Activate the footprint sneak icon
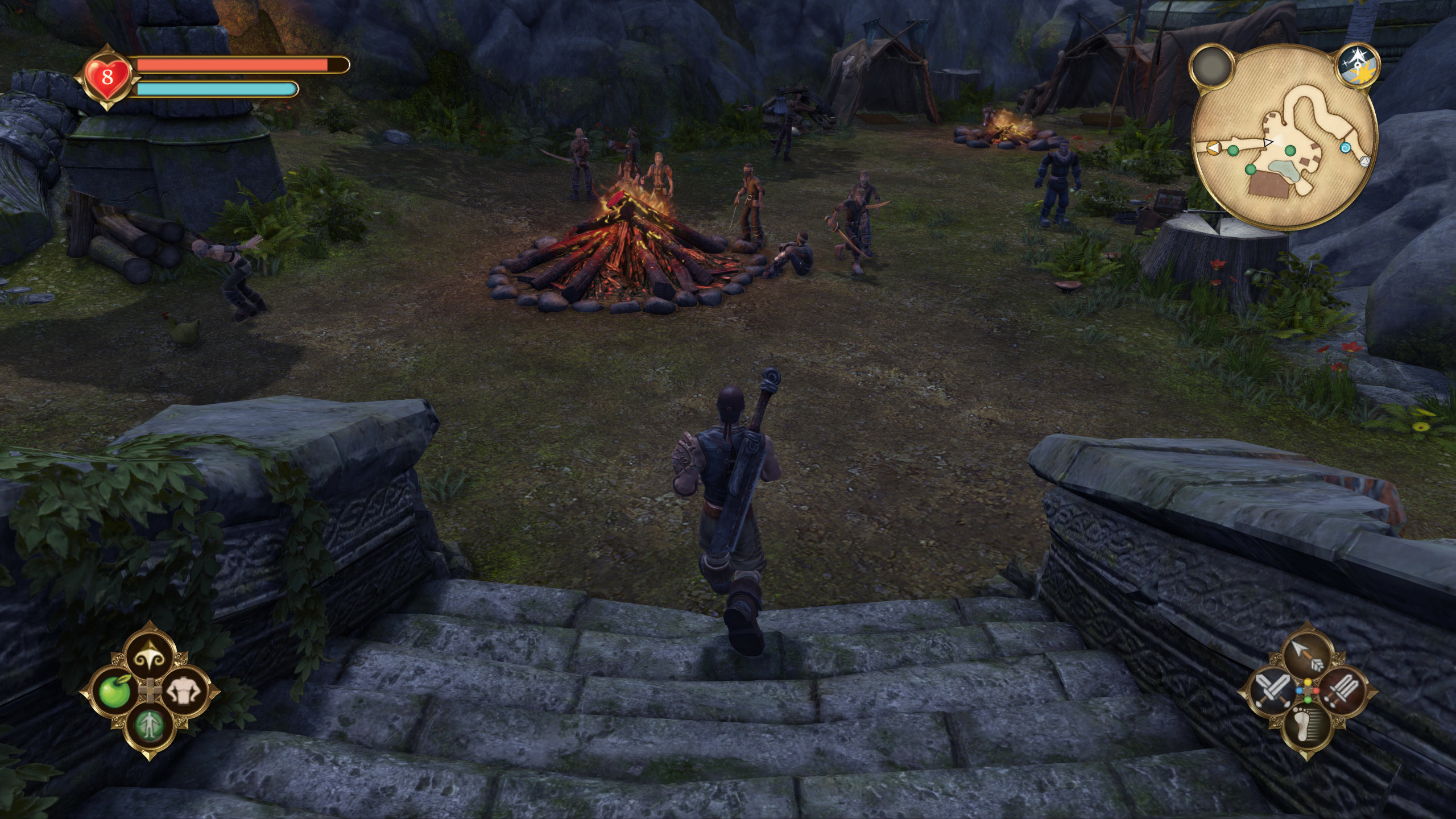 pos(1308,727)
